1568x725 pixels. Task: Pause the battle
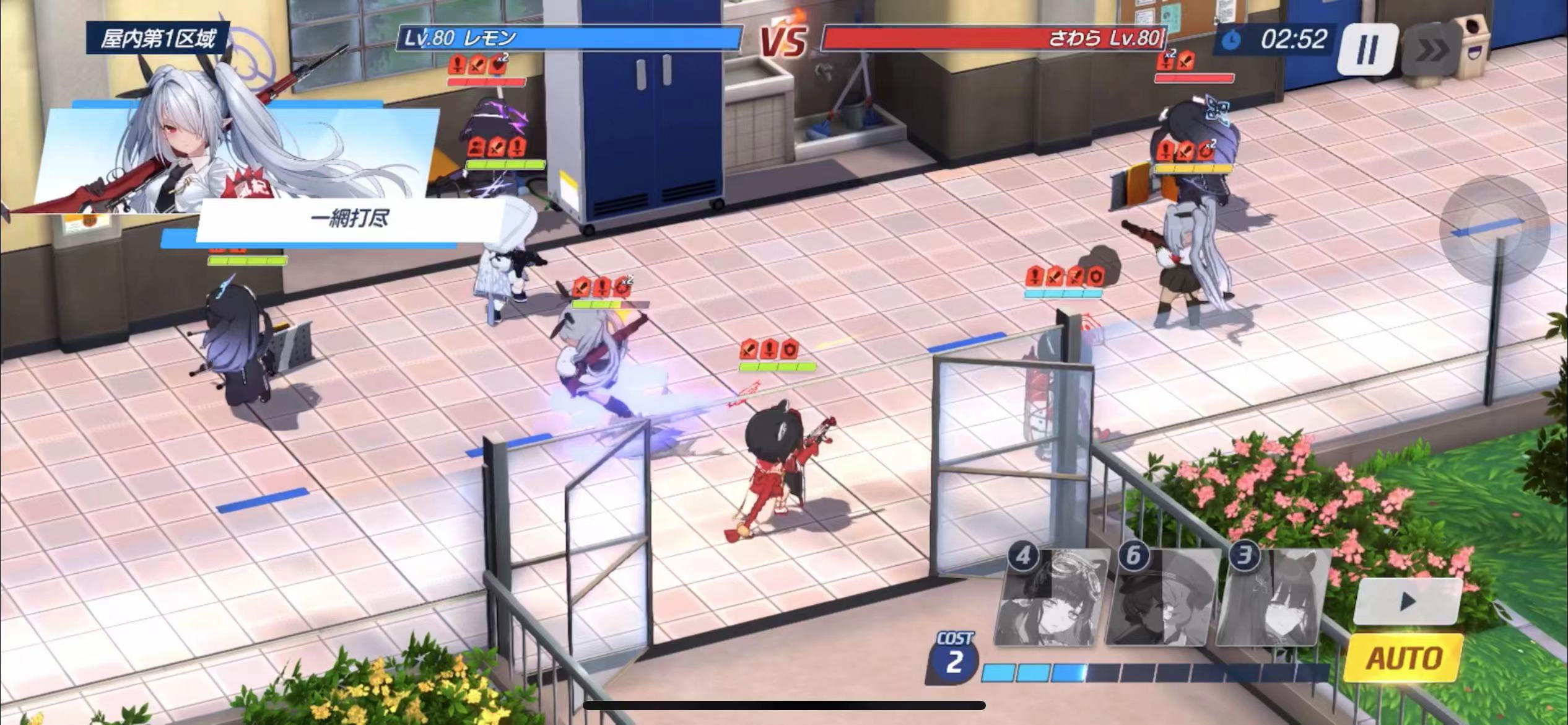click(x=1367, y=48)
